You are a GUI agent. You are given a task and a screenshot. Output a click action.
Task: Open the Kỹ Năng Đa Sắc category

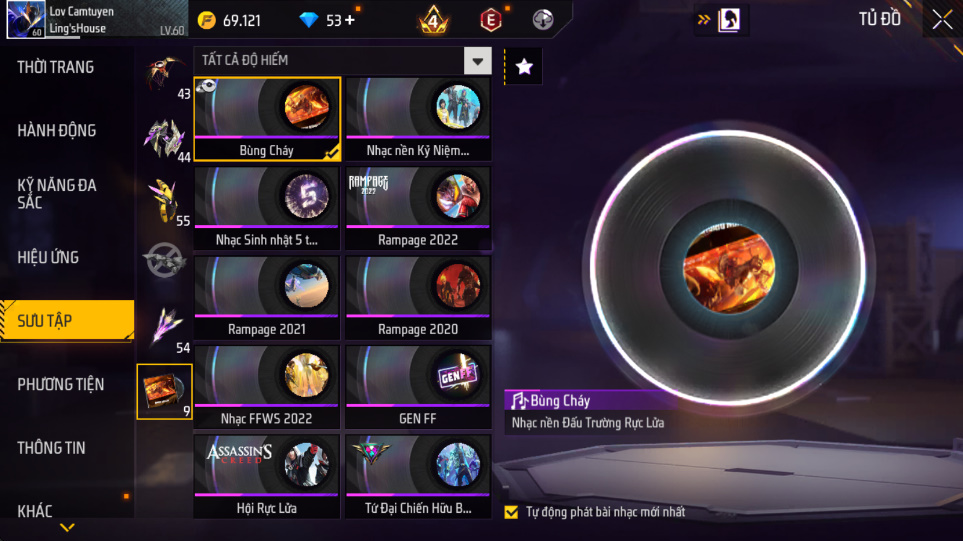click(x=57, y=193)
